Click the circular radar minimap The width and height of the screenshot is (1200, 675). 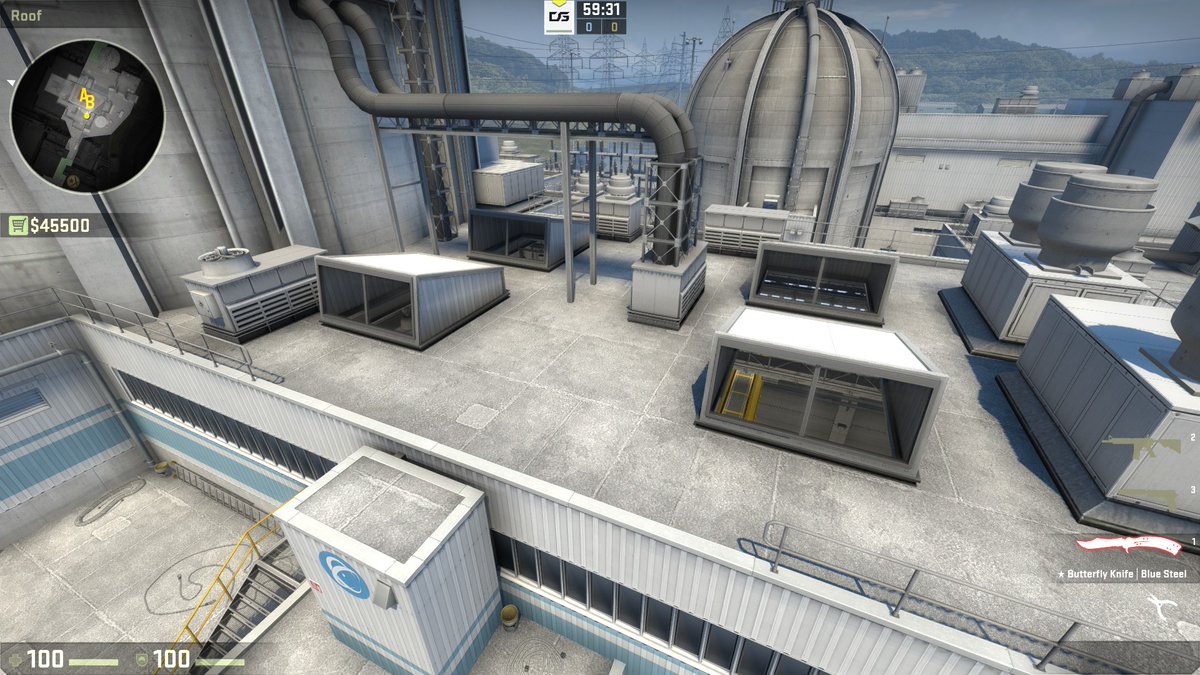(86, 116)
